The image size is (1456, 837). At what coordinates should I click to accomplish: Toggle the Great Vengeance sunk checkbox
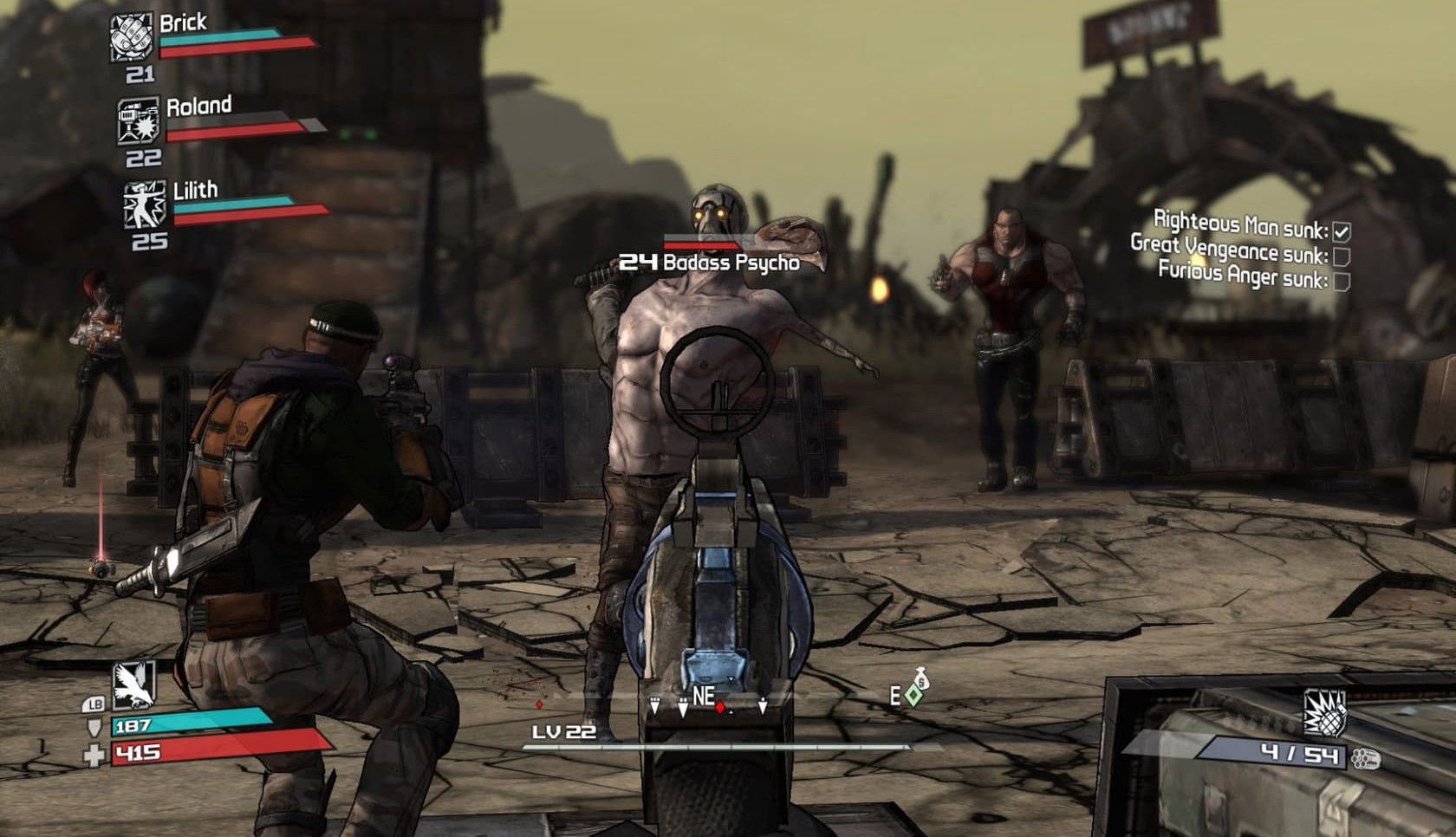(x=1342, y=256)
